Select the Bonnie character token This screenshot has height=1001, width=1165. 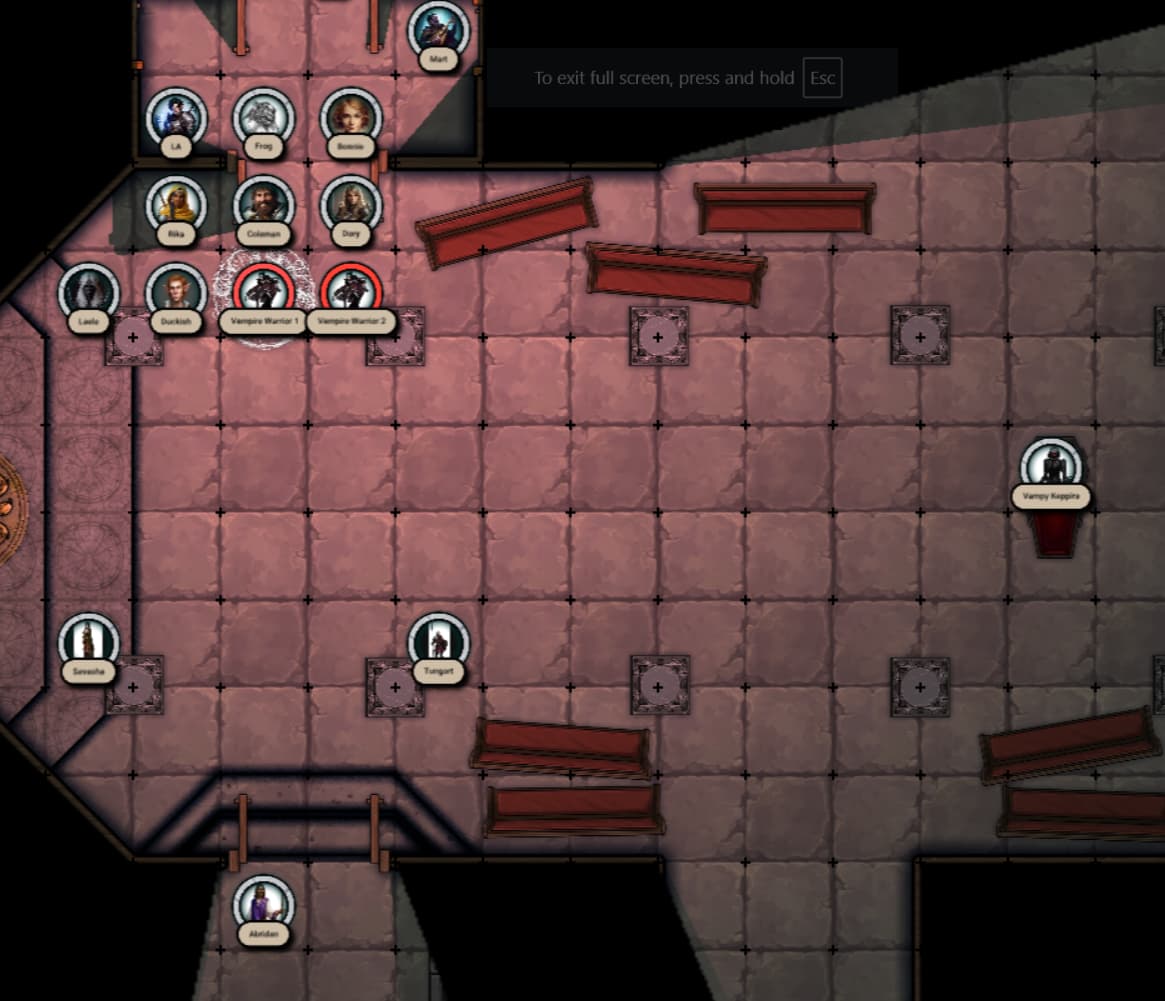click(351, 117)
